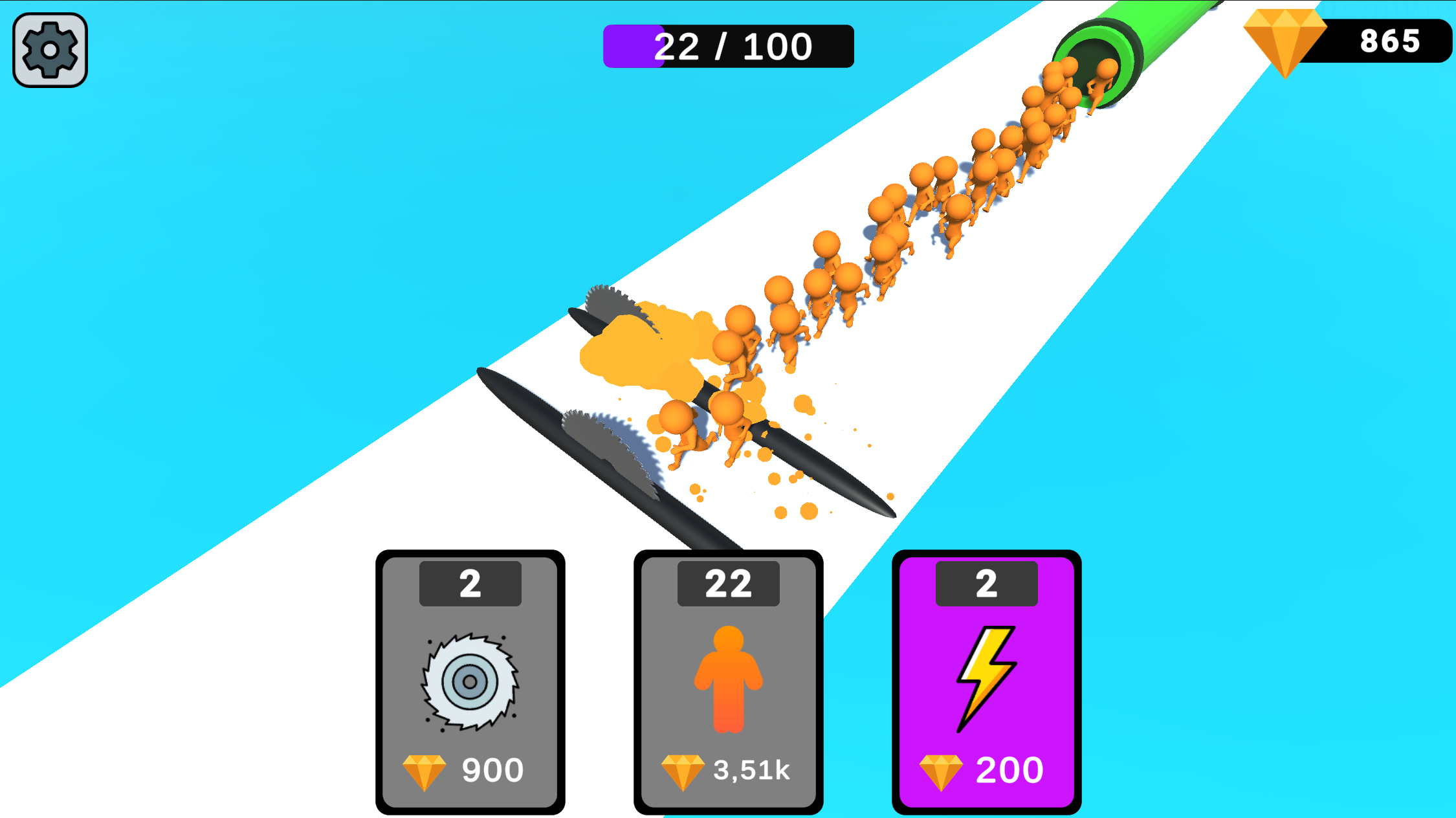The height and width of the screenshot is (818, 1456).
Task: Click the lower spinning saw blade obstacle
Action: click(x=608, y=447)
